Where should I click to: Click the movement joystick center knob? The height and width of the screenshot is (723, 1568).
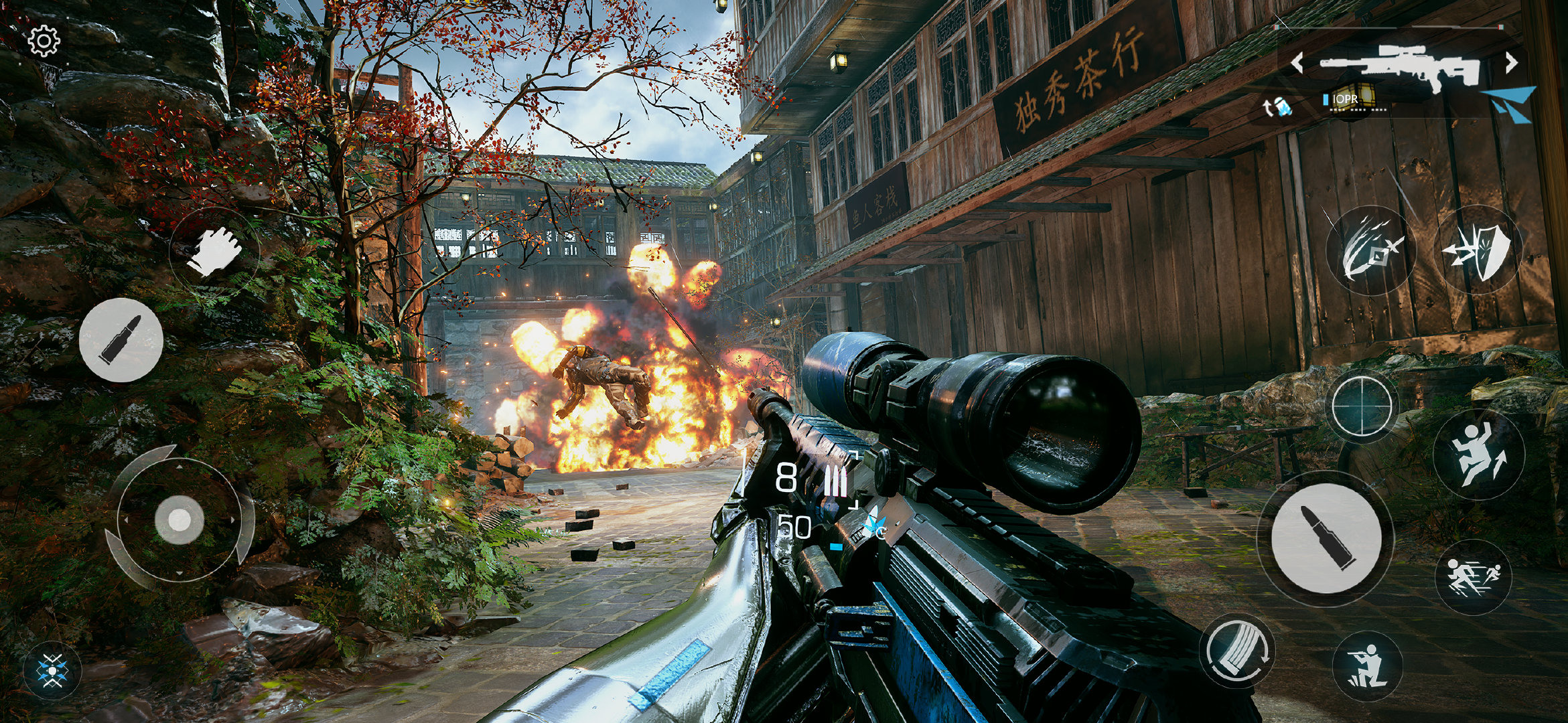point(180,519)
